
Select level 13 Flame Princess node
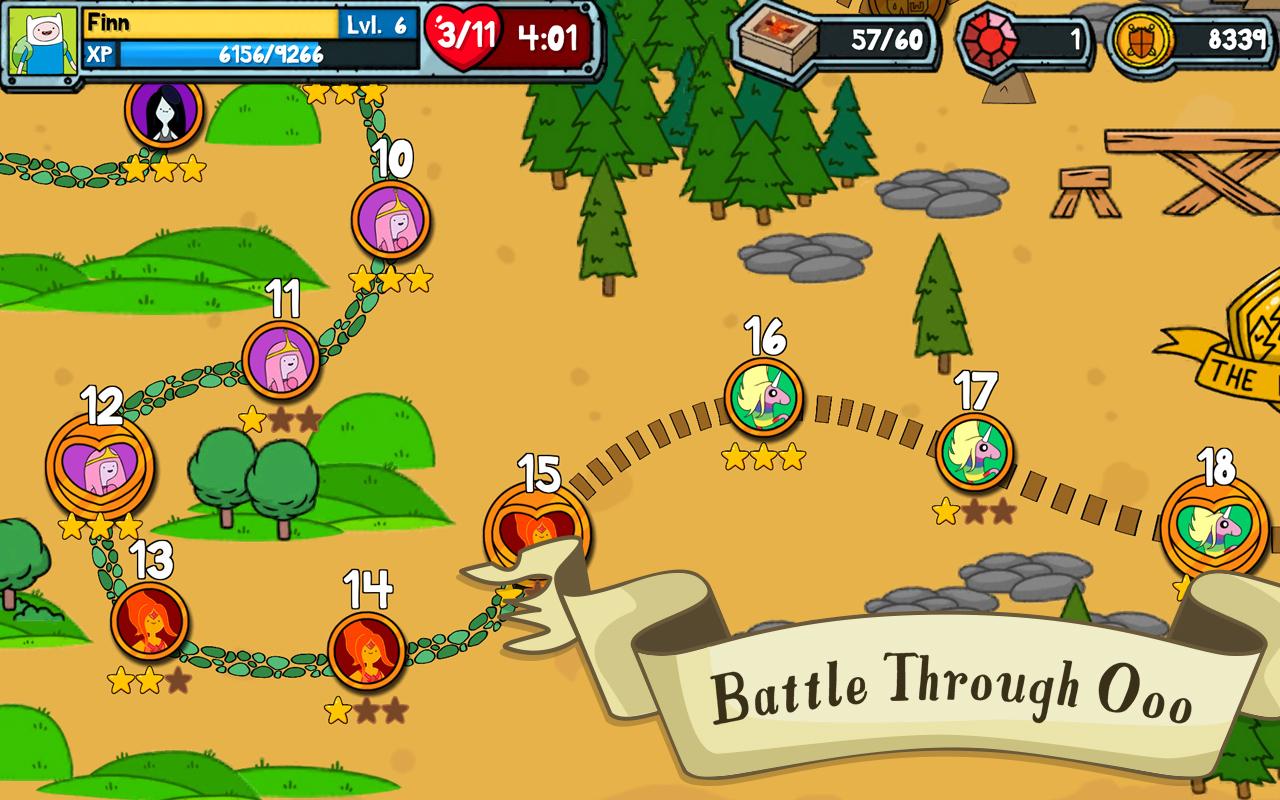coord(150,621)
